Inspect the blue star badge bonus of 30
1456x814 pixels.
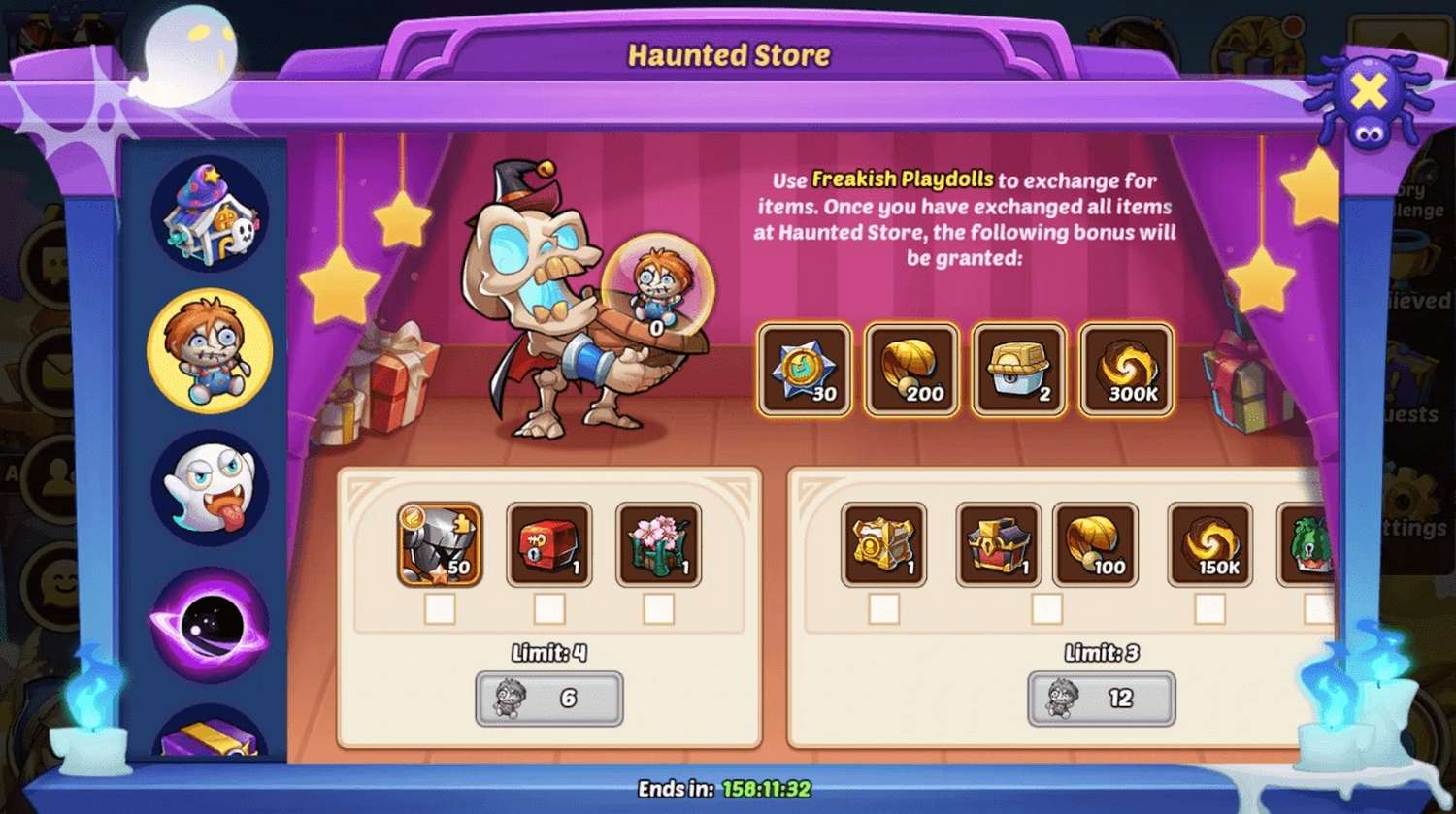pos(804,370)
